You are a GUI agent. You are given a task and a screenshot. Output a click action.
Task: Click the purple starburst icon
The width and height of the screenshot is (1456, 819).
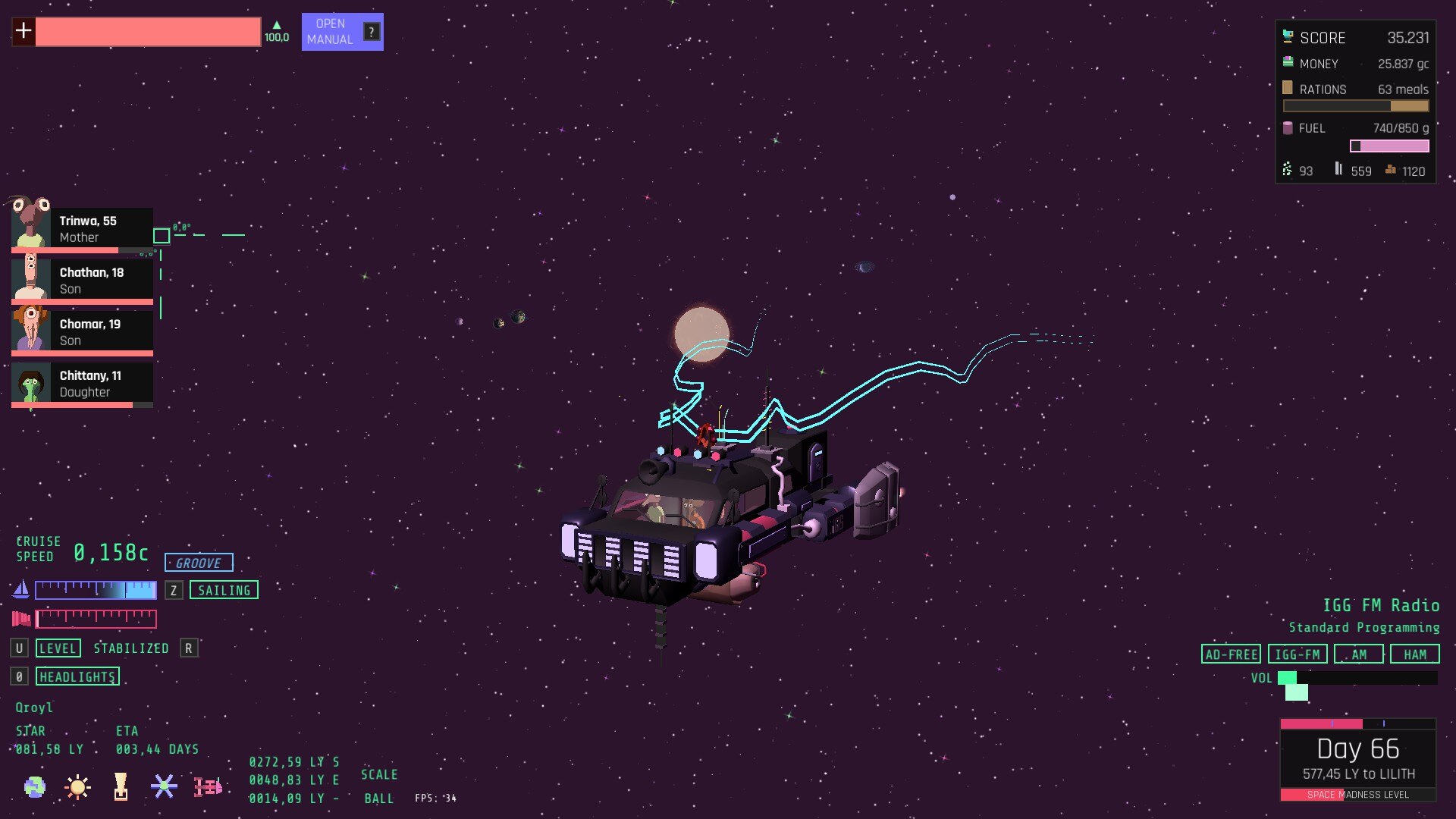point(164,786)
